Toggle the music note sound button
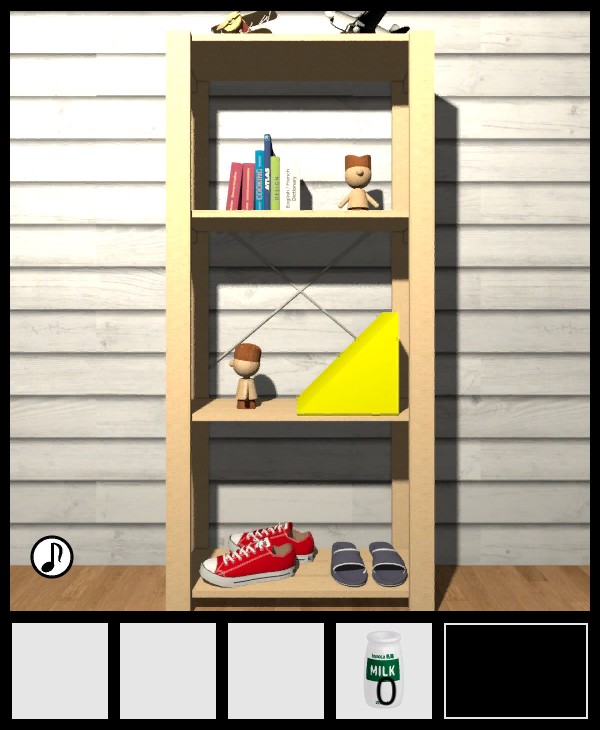This screenshot has width=600, height=730. pos(52,557)
